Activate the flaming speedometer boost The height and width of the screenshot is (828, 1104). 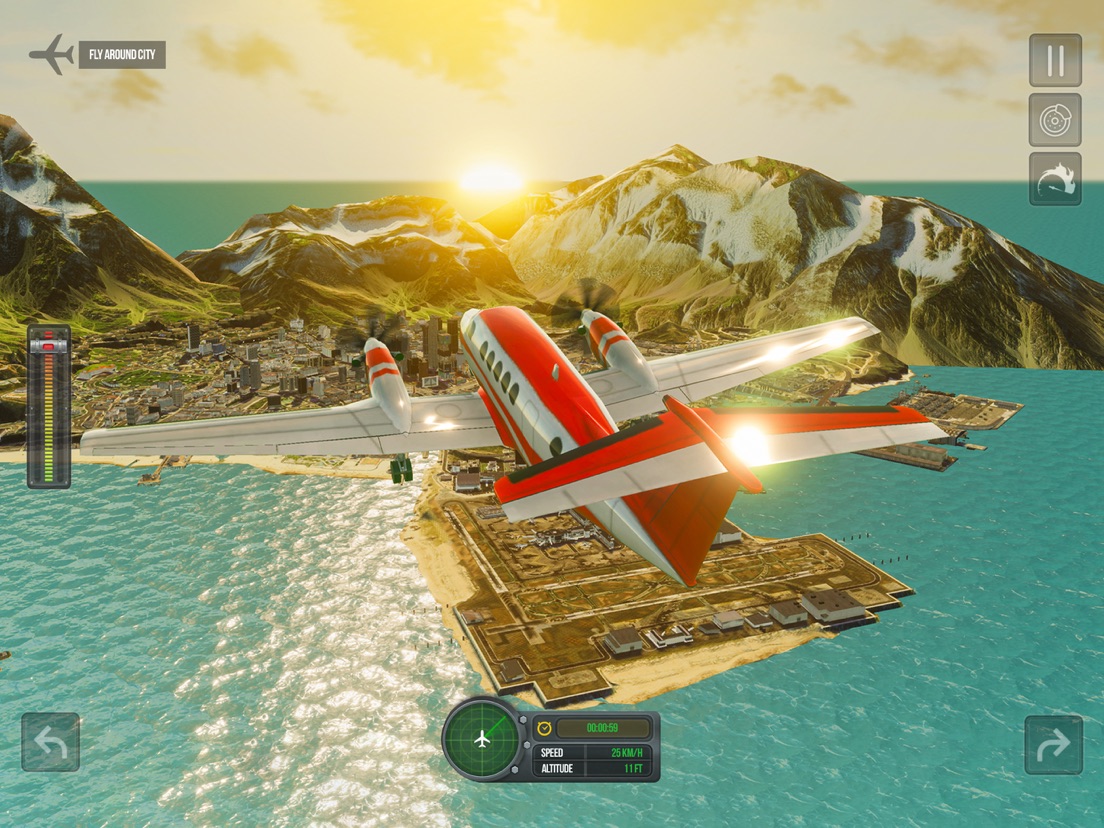coord(1055,180)
